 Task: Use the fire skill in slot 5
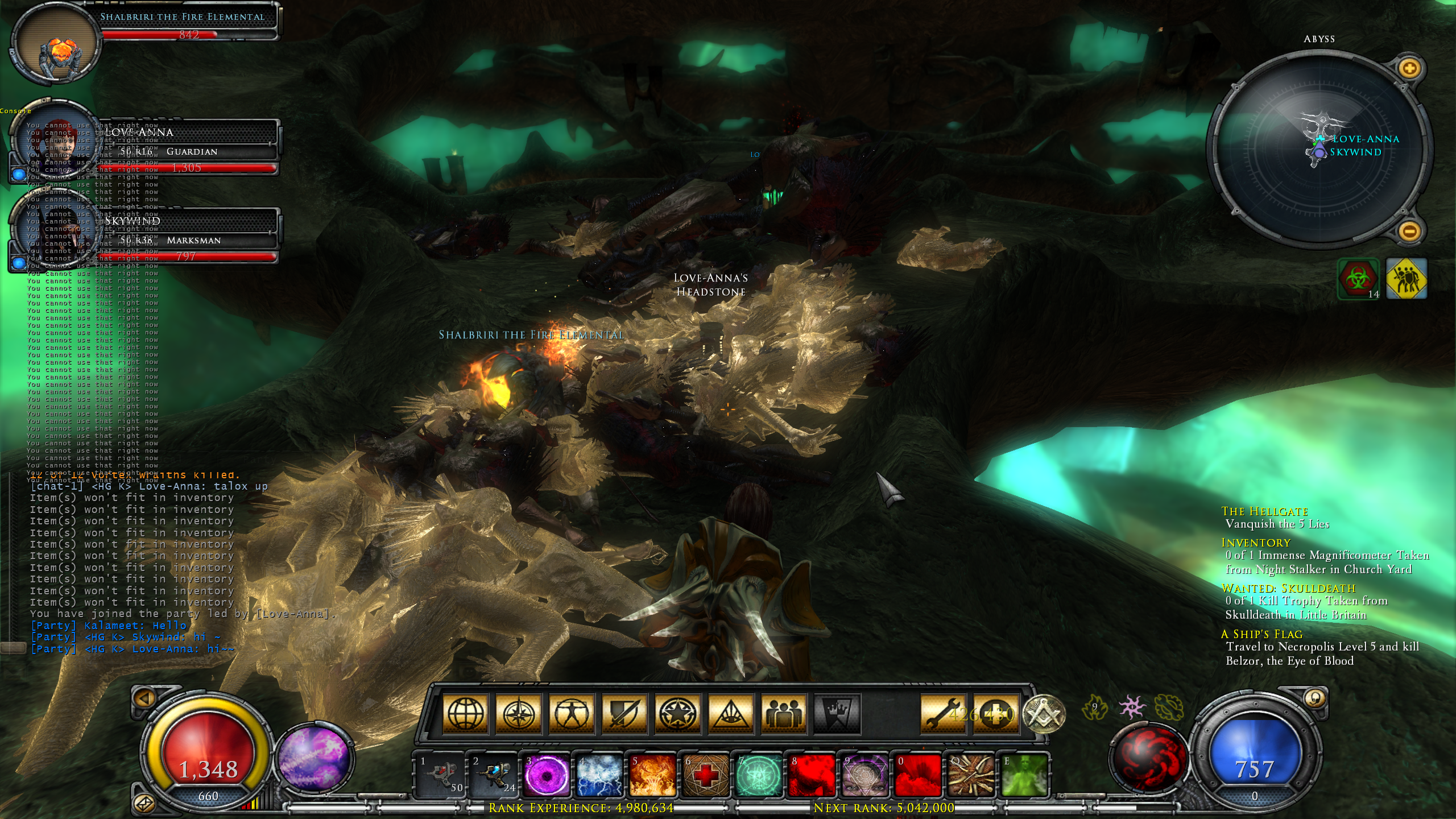point(652,775)
